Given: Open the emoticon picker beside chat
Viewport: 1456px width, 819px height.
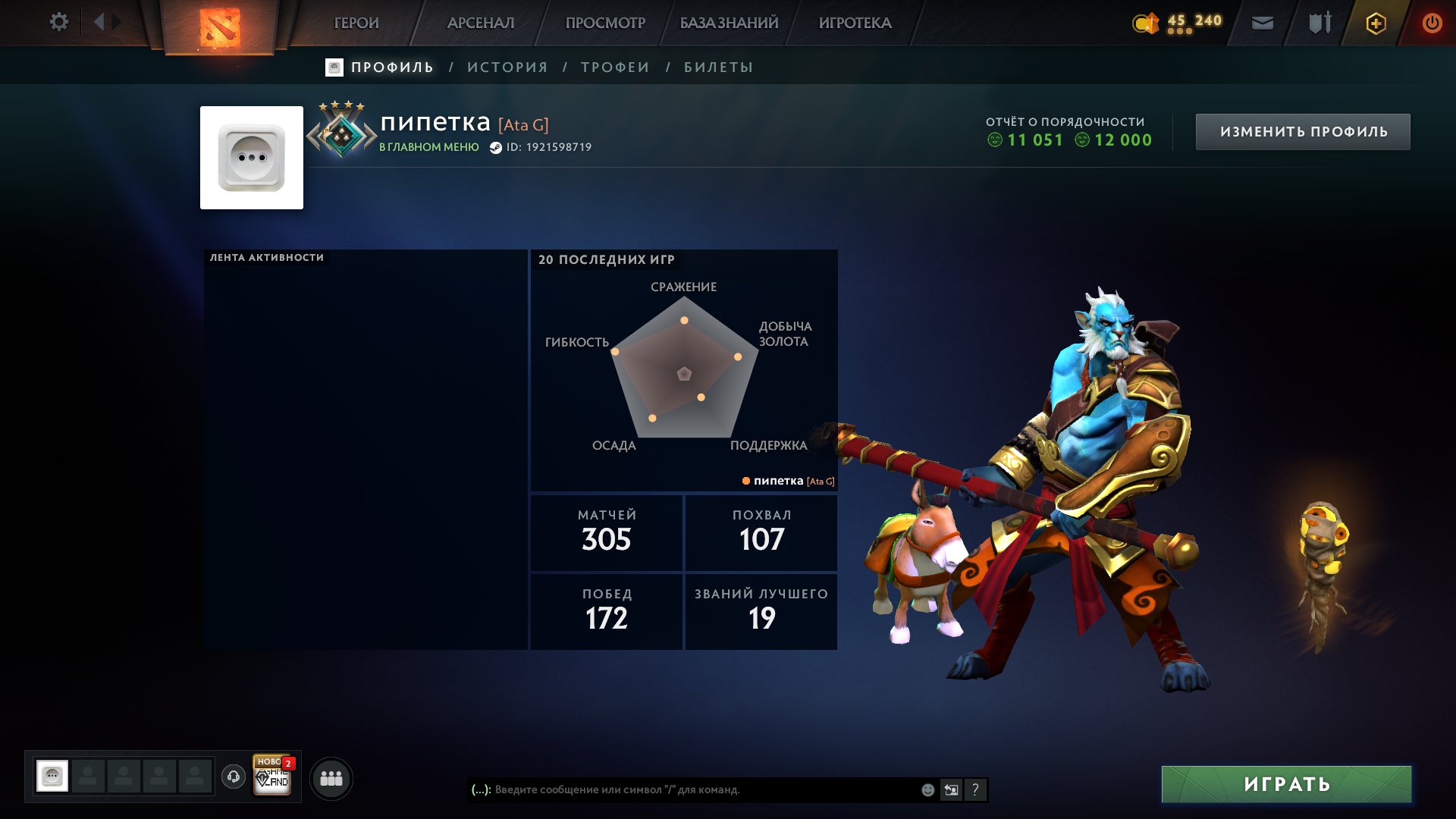Looking at the screenshot, I should click(x=927, y=789).
